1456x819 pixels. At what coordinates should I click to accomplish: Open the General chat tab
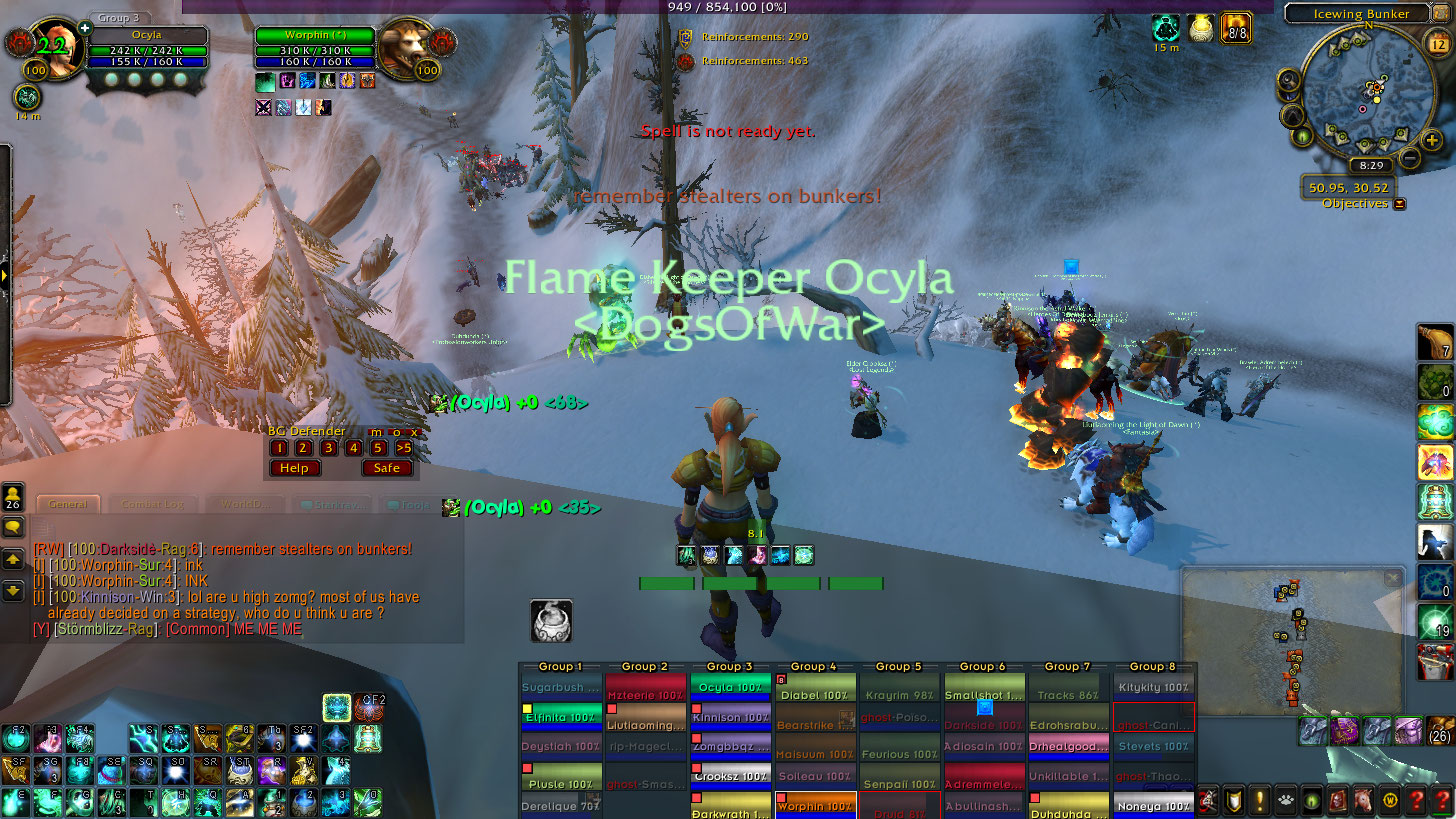[68, 505]
